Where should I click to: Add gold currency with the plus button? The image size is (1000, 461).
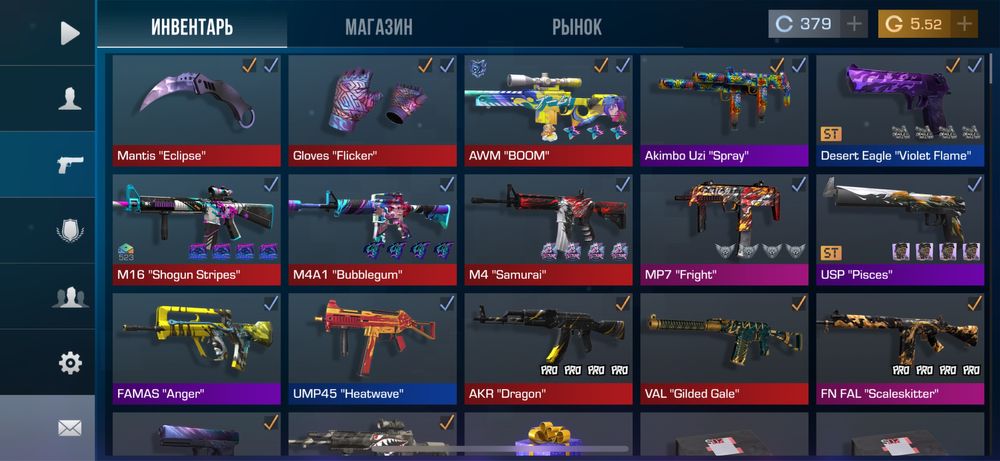(x=964, y=24)
